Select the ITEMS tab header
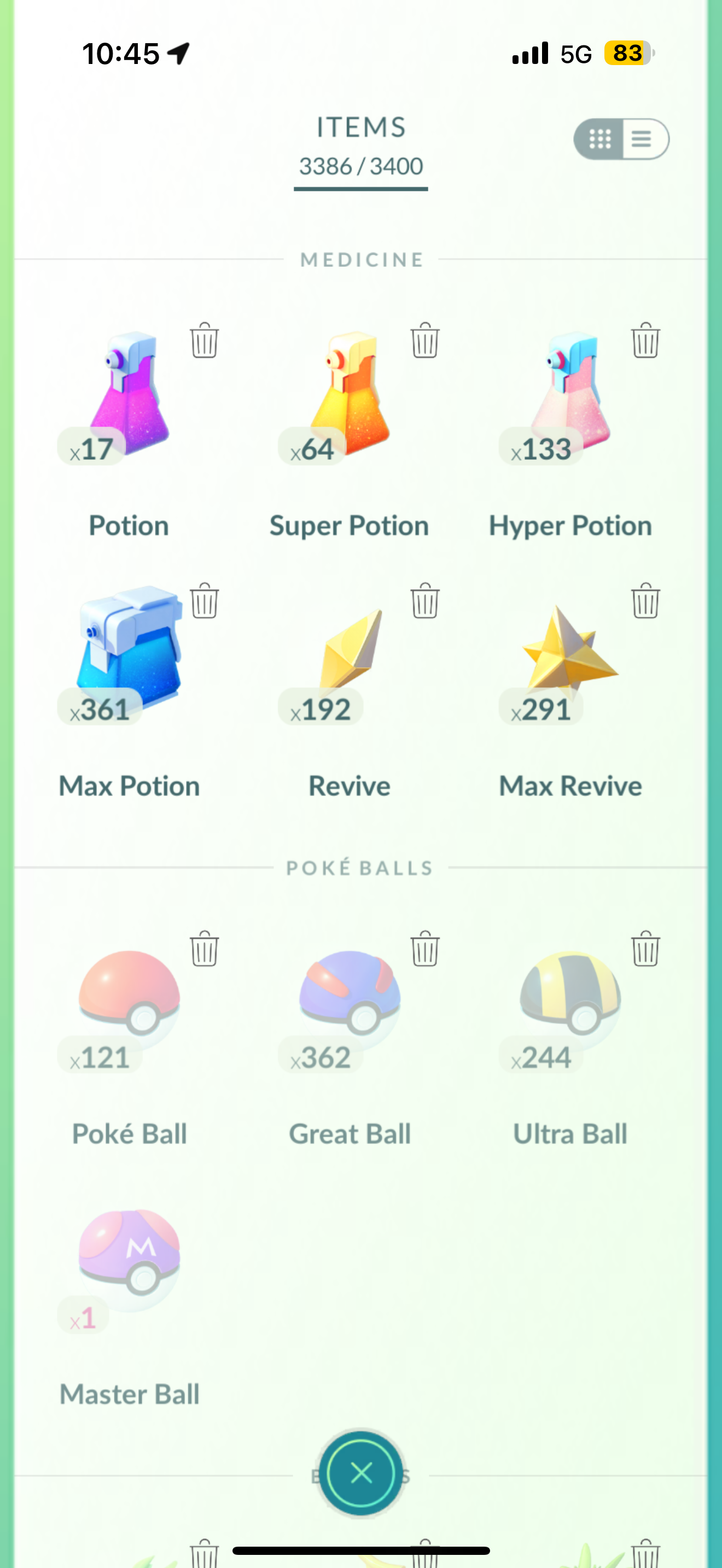Screen dimensions: 722x1568 point(360,128)
